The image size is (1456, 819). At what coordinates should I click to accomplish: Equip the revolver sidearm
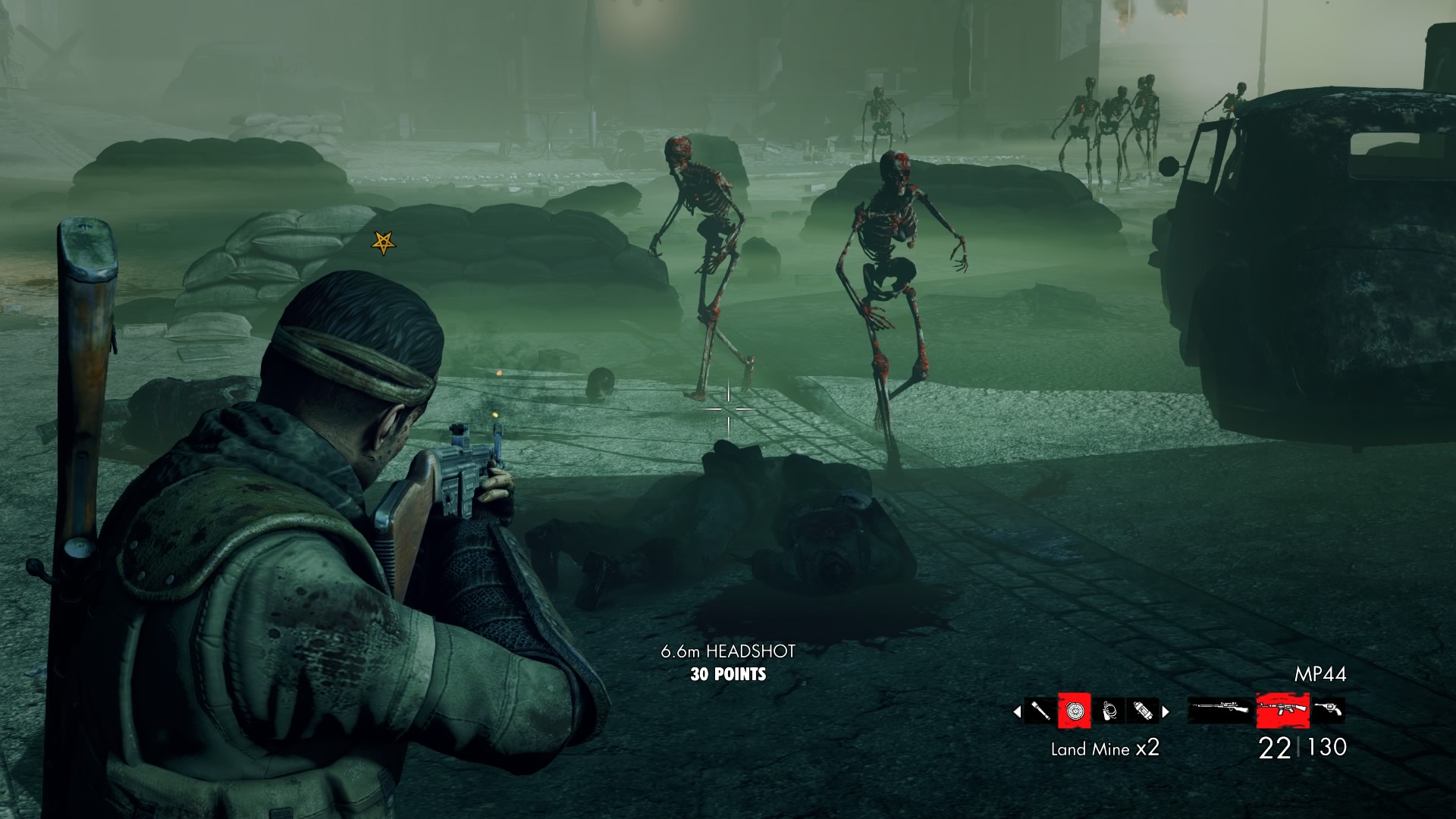point(1329,710)
